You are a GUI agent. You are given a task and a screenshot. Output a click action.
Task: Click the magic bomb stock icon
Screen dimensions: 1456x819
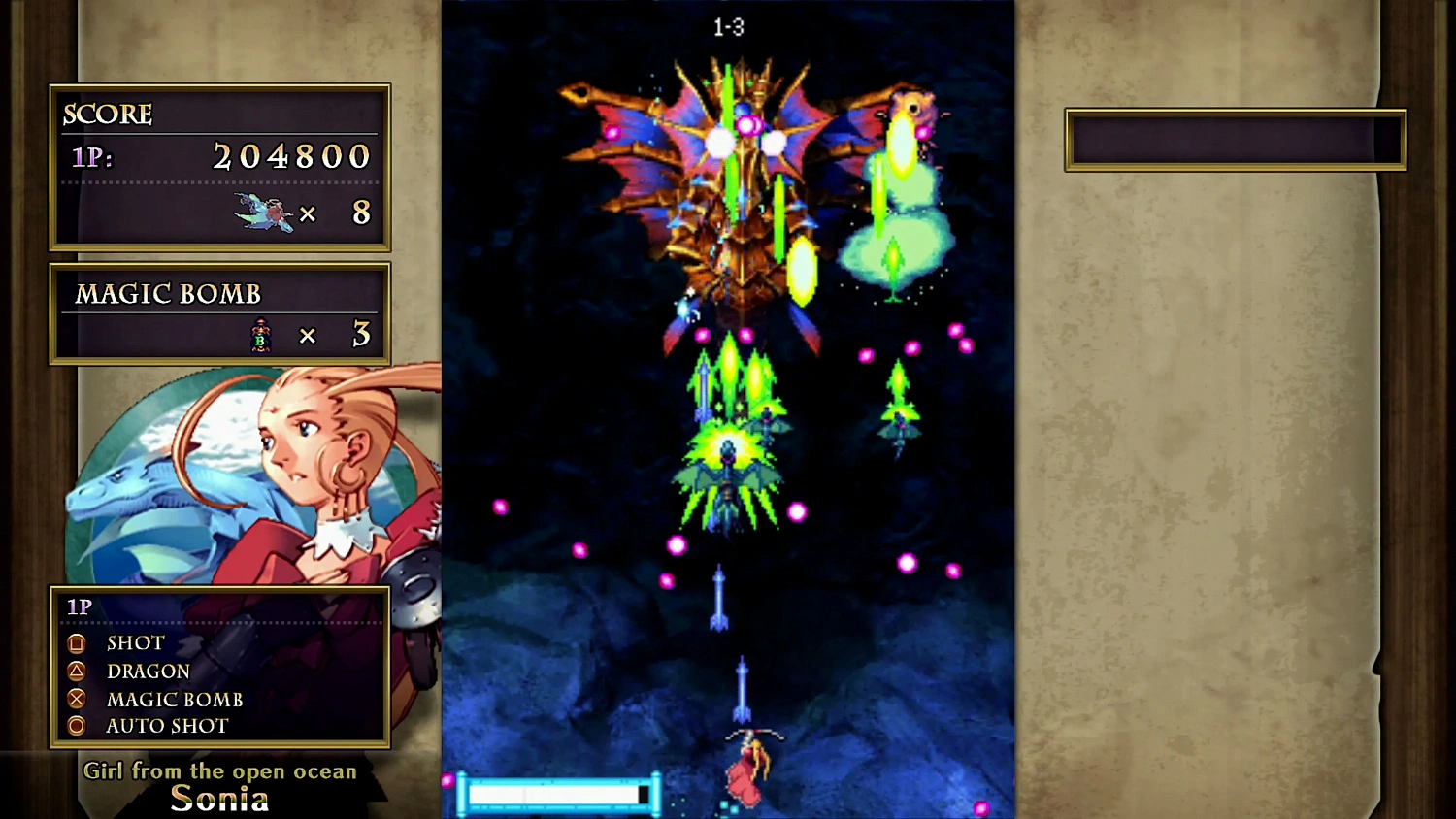259,335
